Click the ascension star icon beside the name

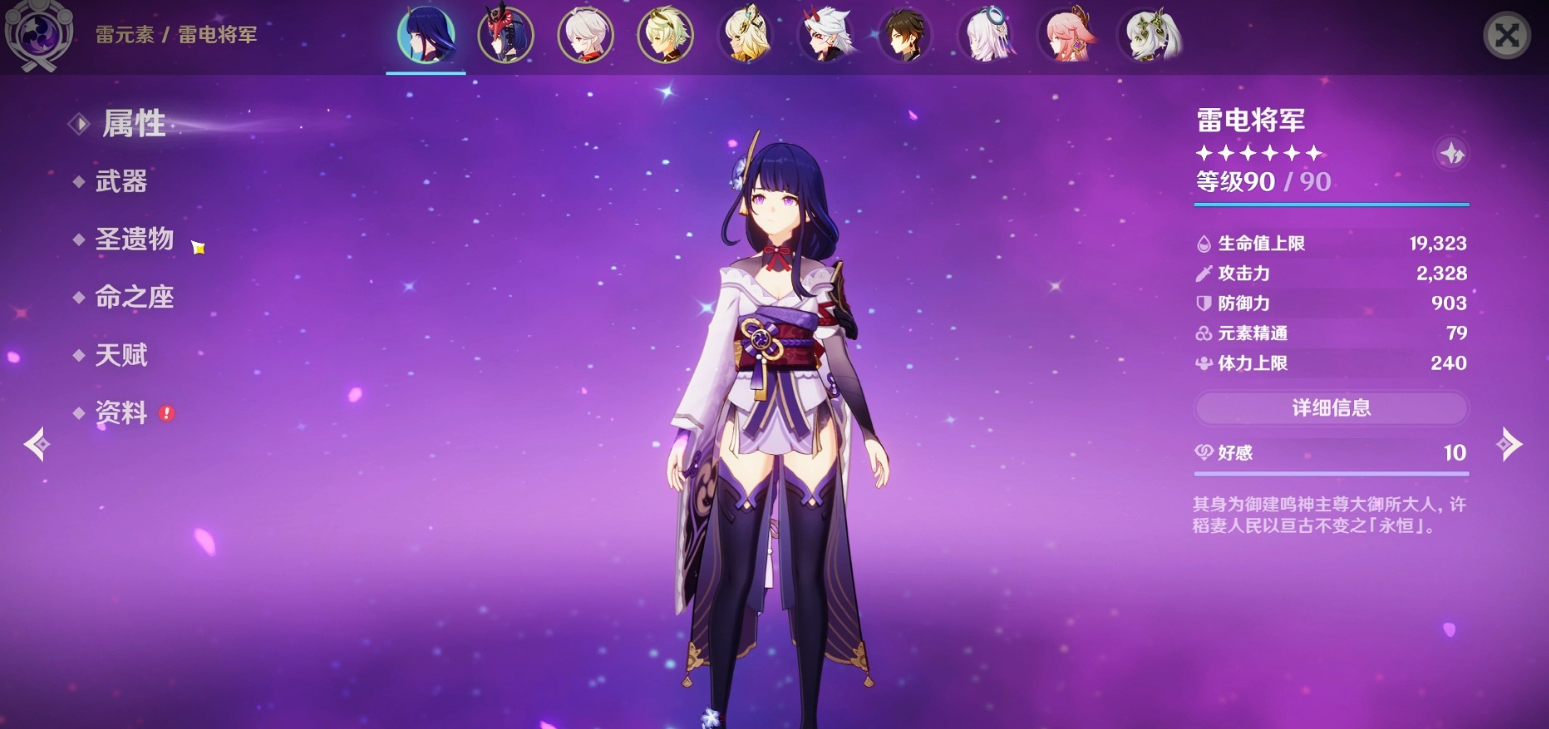point(1451,153)
